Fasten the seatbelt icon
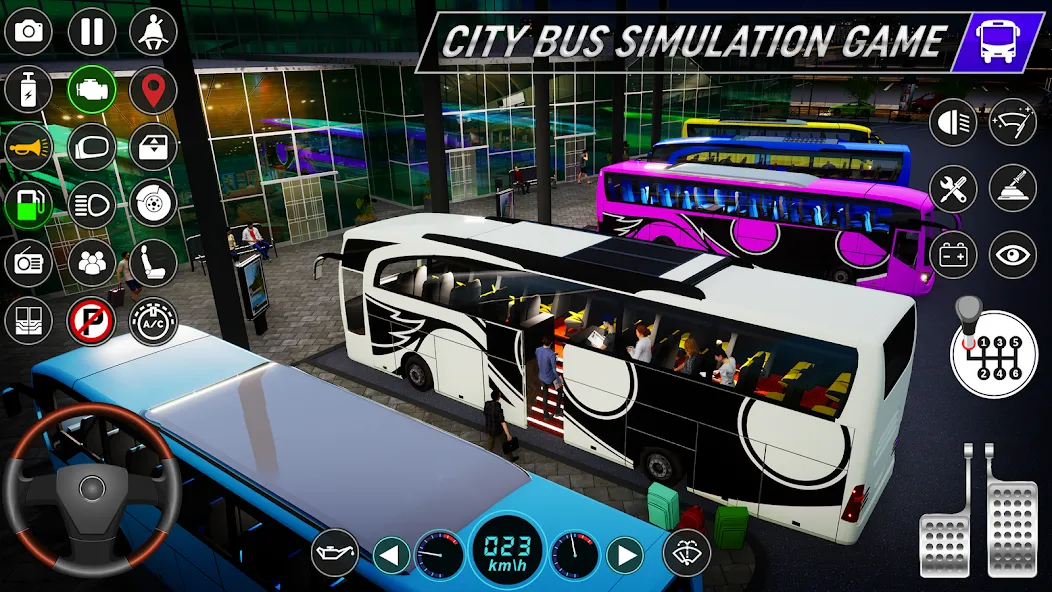Image resolution: width=1052 pixels, height=592 pixels. pos(153,32)
